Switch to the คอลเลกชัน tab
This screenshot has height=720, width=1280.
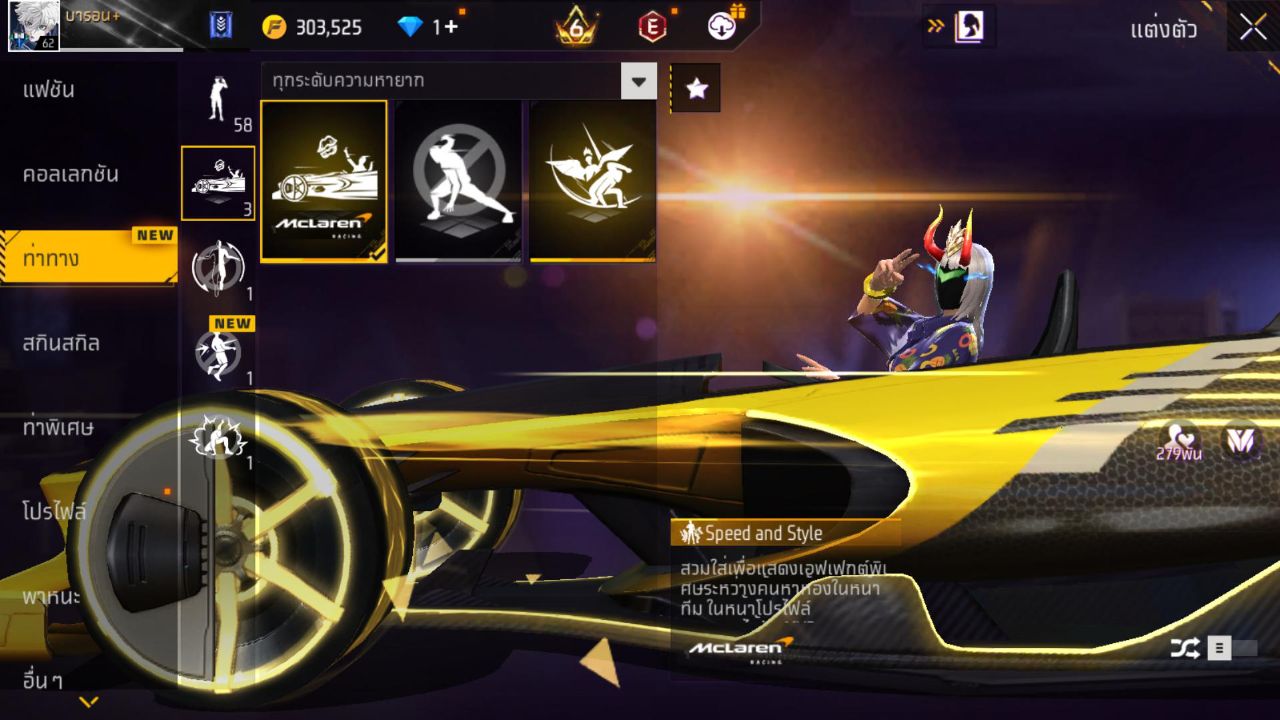tap(60, 172)
